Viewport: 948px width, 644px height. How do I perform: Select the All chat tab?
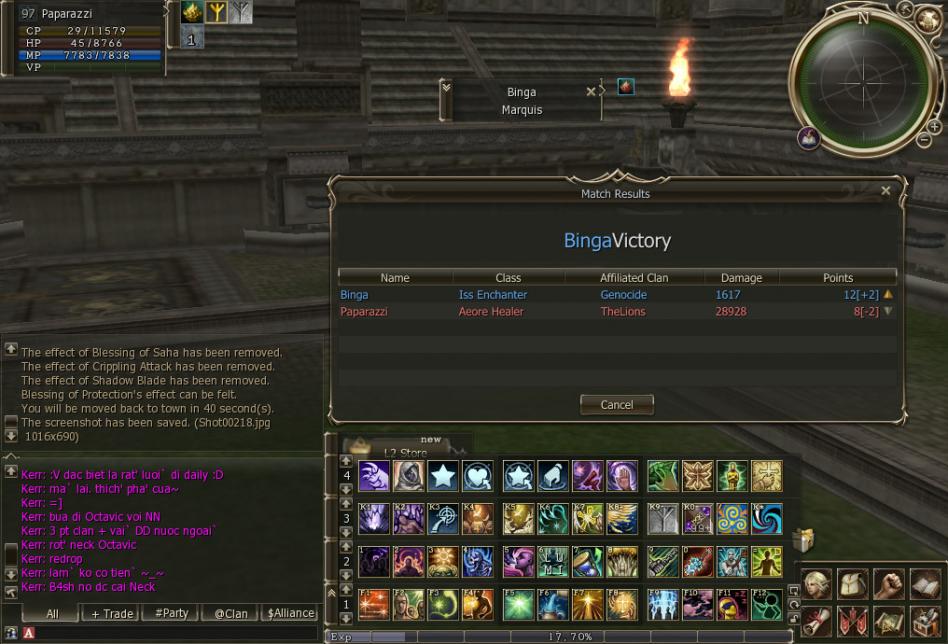[52, 613]
